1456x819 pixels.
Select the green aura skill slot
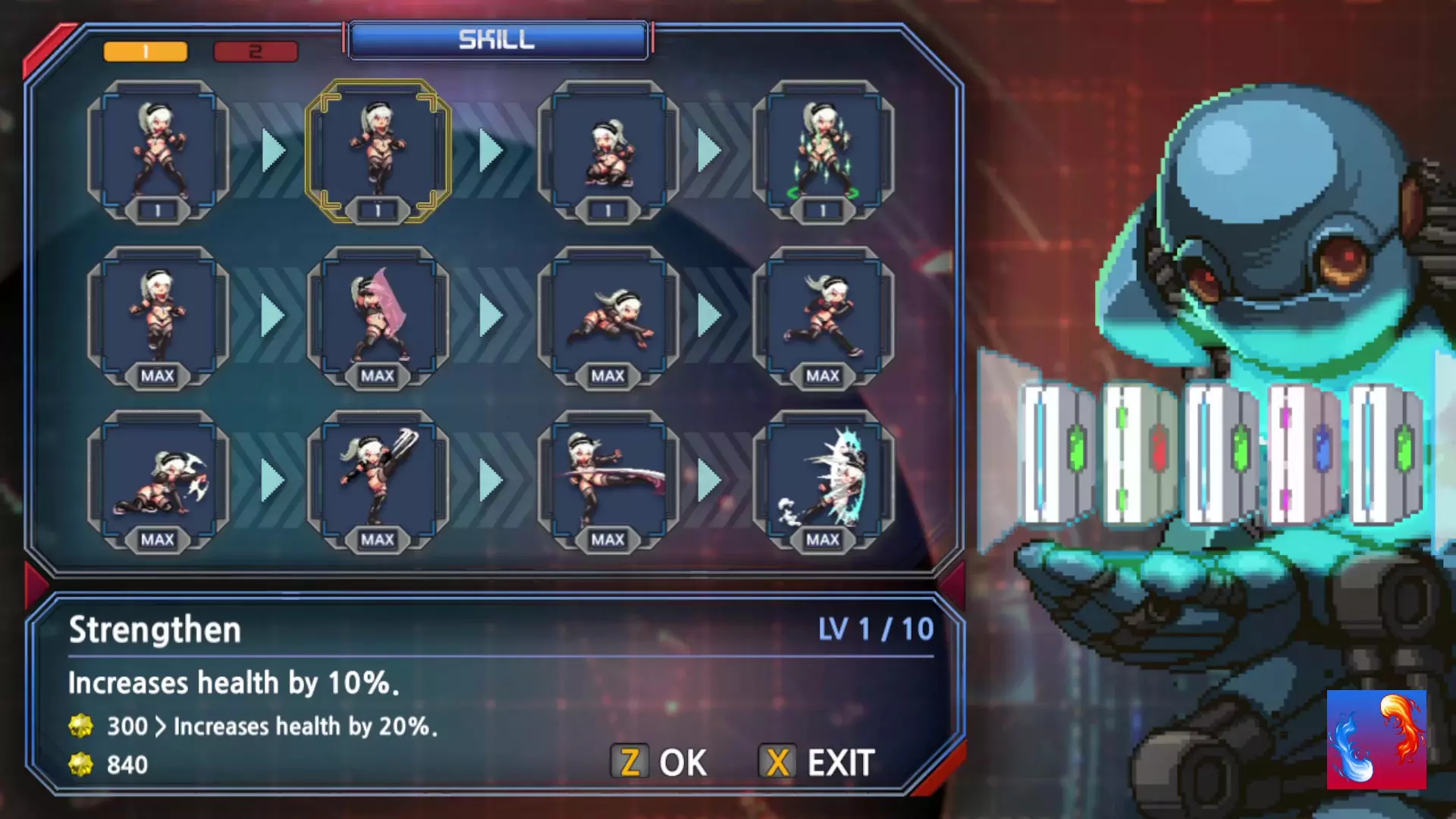coord(823,152)
